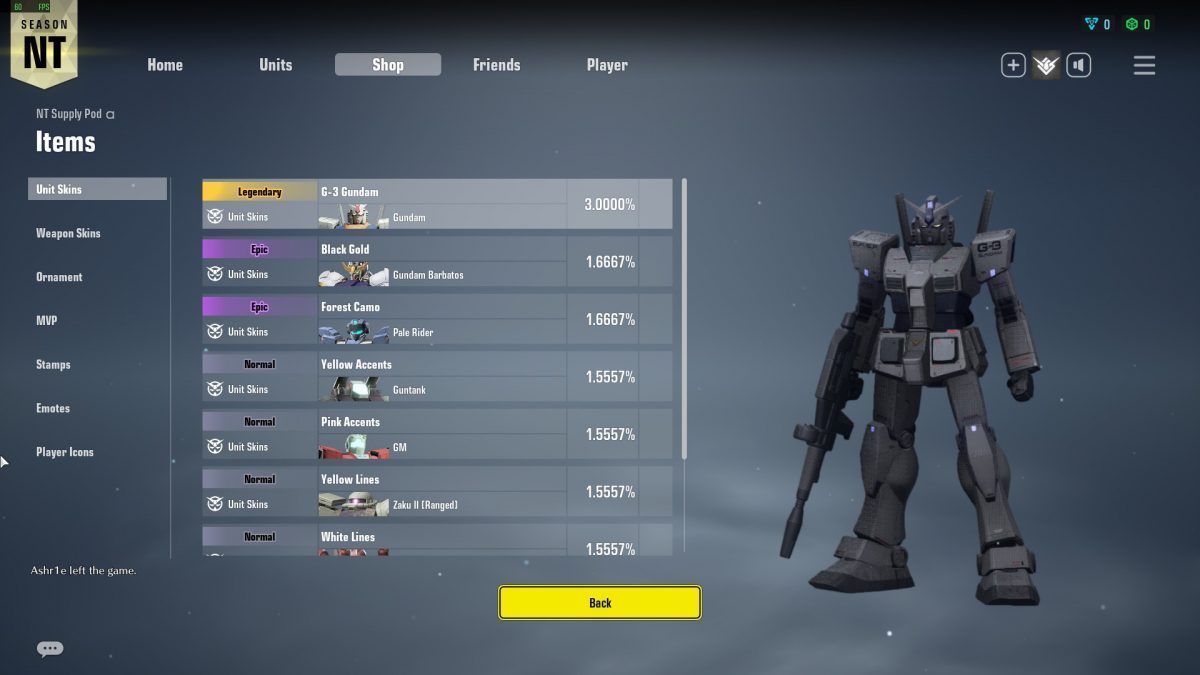The width and height of the screenshot is (1200, 675).
Task: Open the Home tab
Action: coord(165,65)
